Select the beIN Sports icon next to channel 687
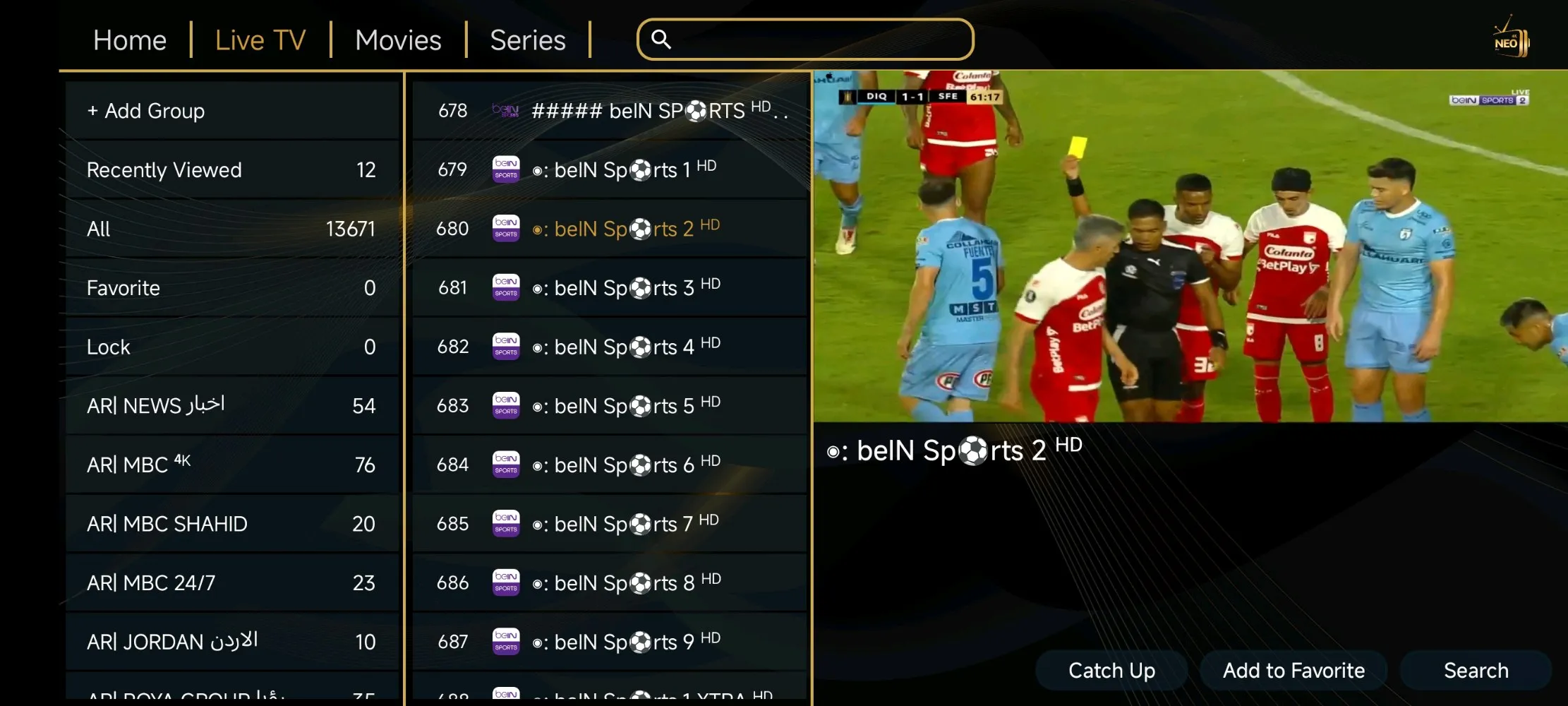 pos(506,642)
